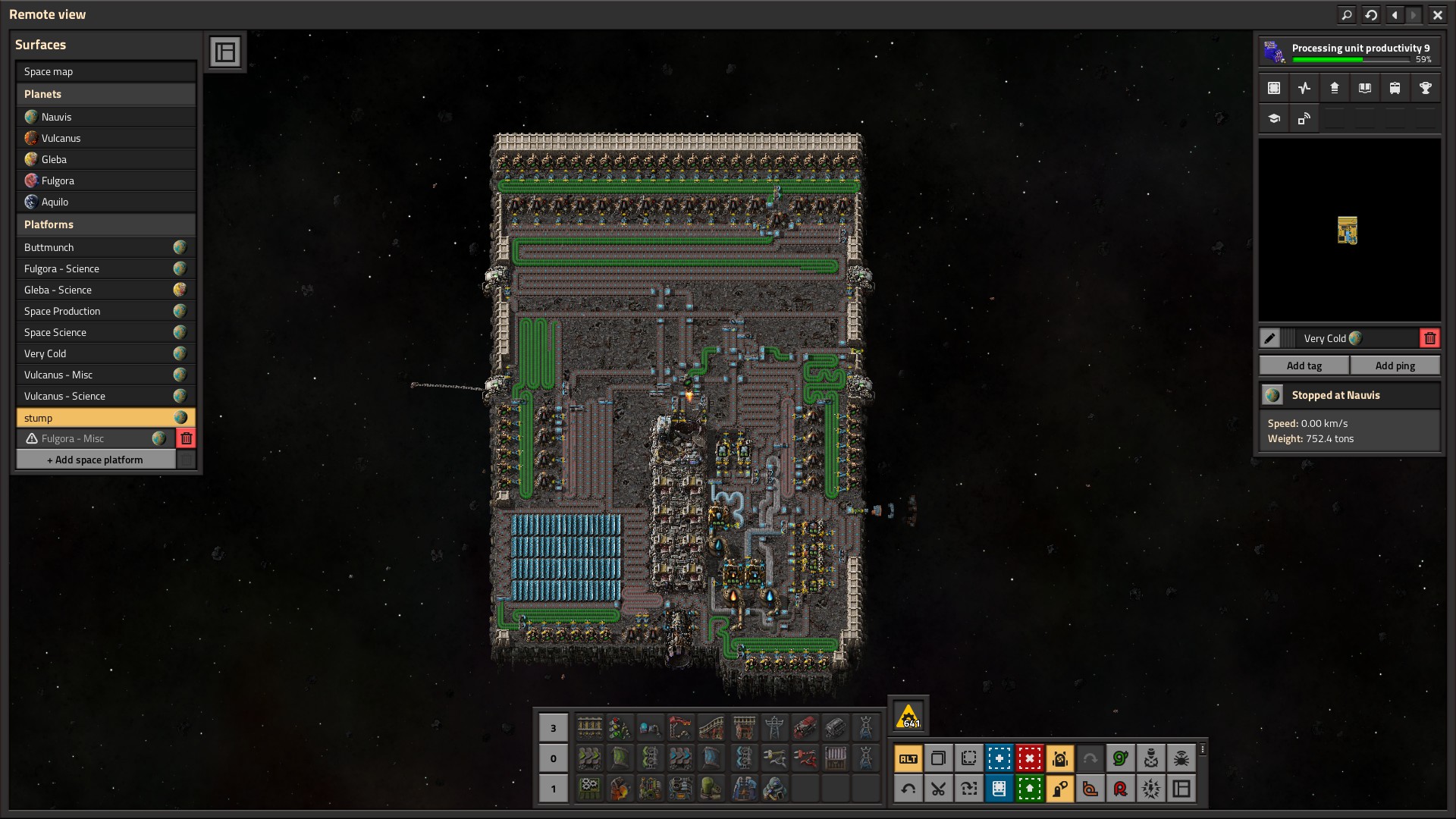Click the Add ping button
1456x819 pixels.
click(x=1395, y=366)
